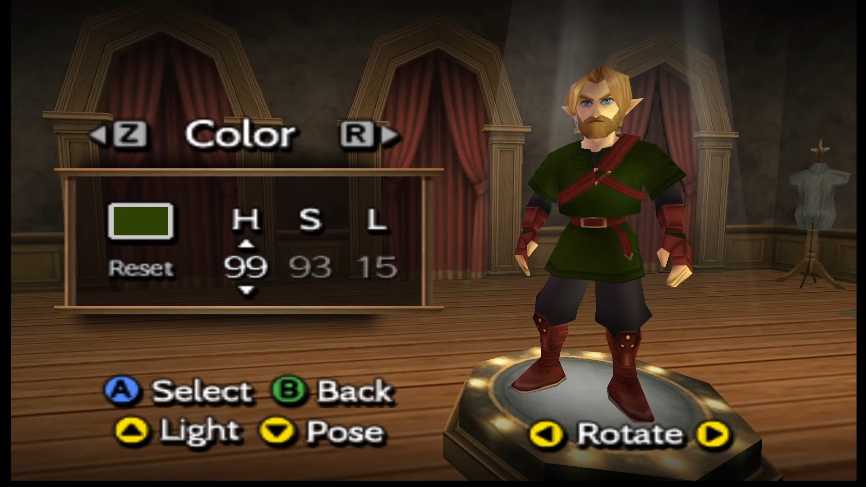Choose the hue value 99
866x487 pixels.
point(246,267)
